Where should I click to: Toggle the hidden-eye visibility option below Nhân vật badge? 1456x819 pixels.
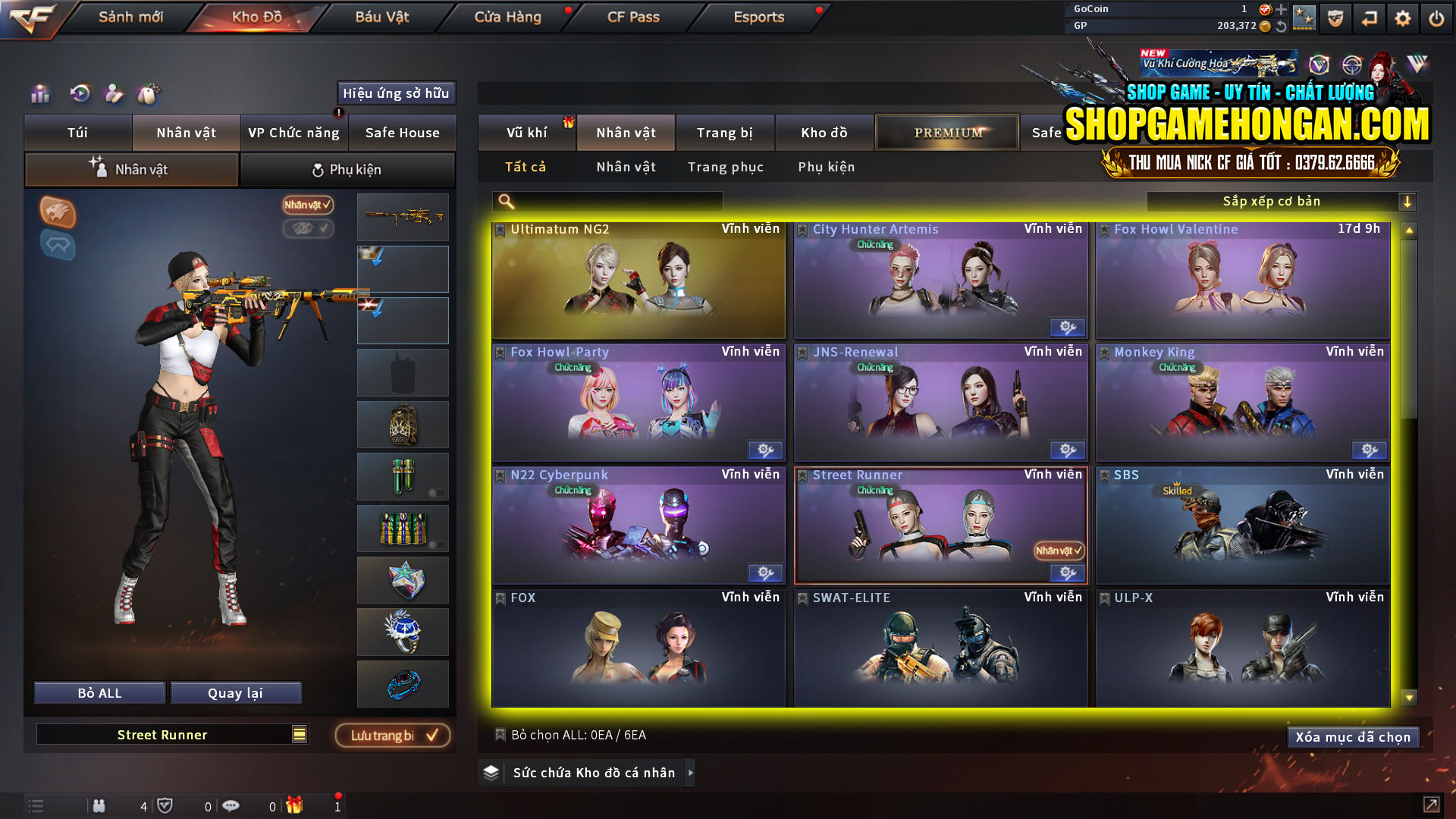tap(308, 229)
